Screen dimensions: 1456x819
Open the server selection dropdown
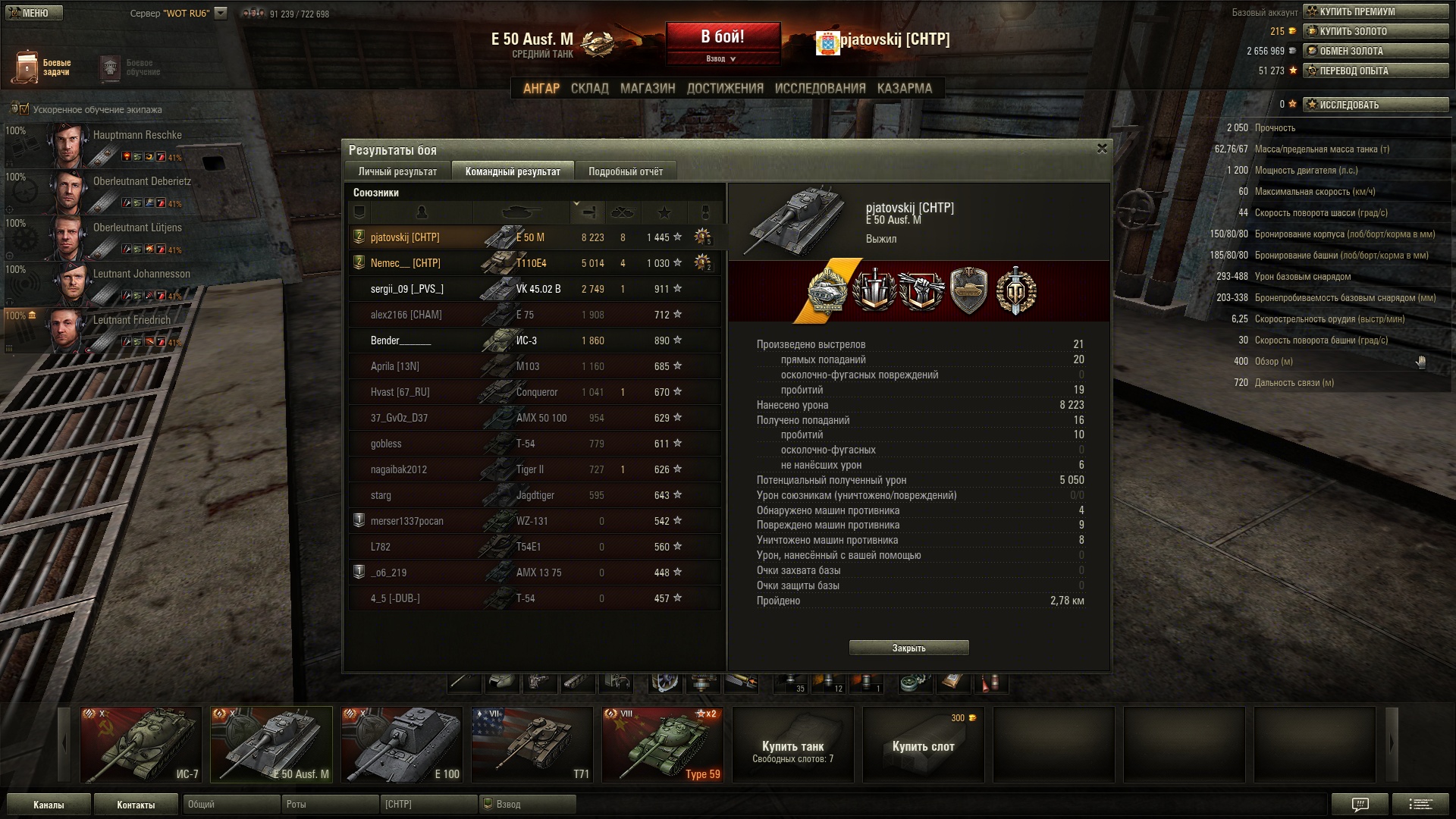(221, 13)
